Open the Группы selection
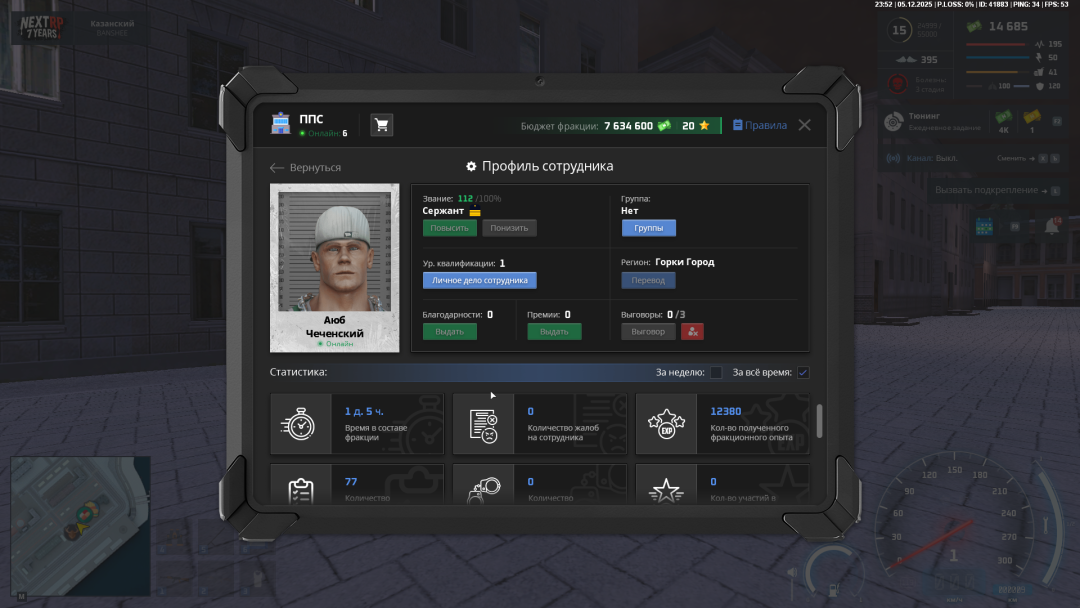 click(648, 228)
